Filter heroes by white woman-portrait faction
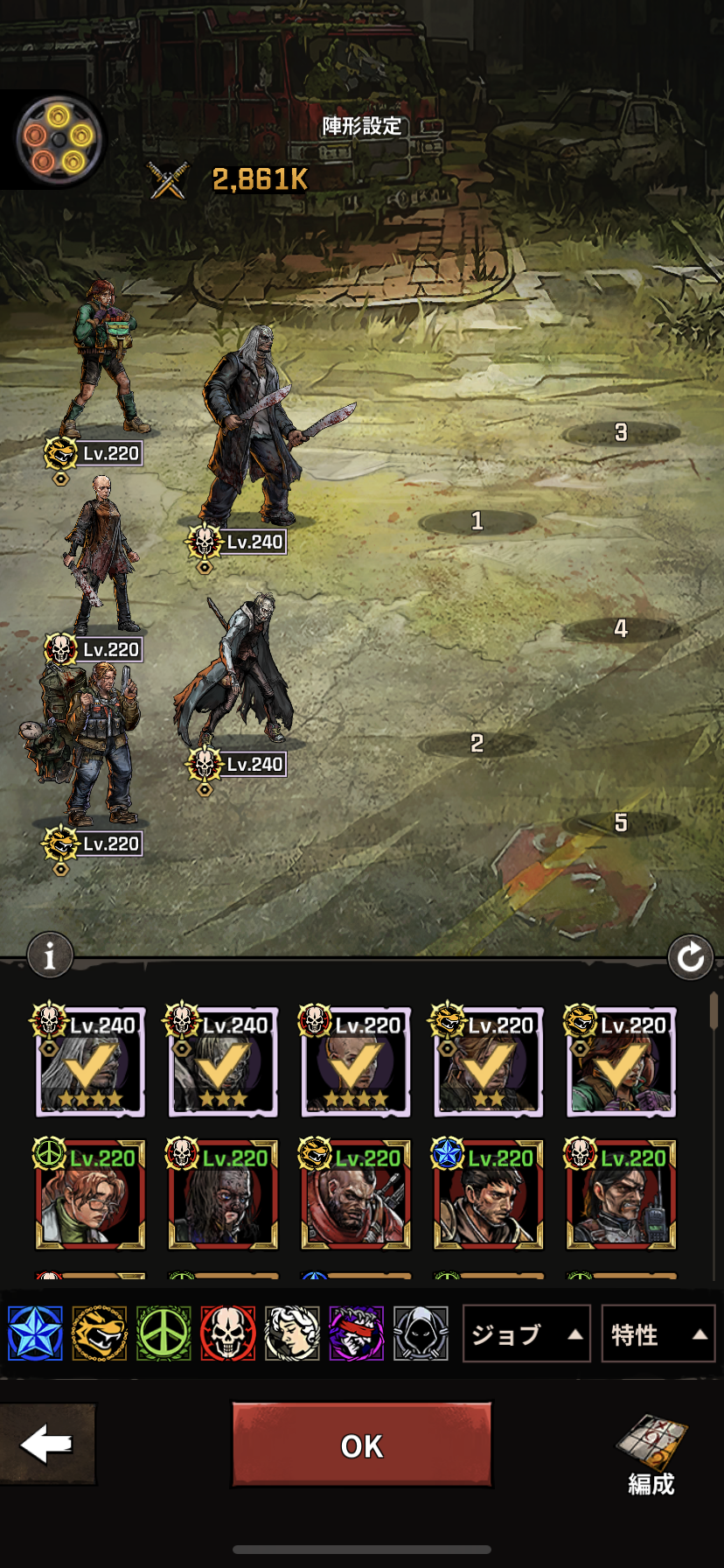Screen dimensions: 724x1568 tap(292, 1333)
